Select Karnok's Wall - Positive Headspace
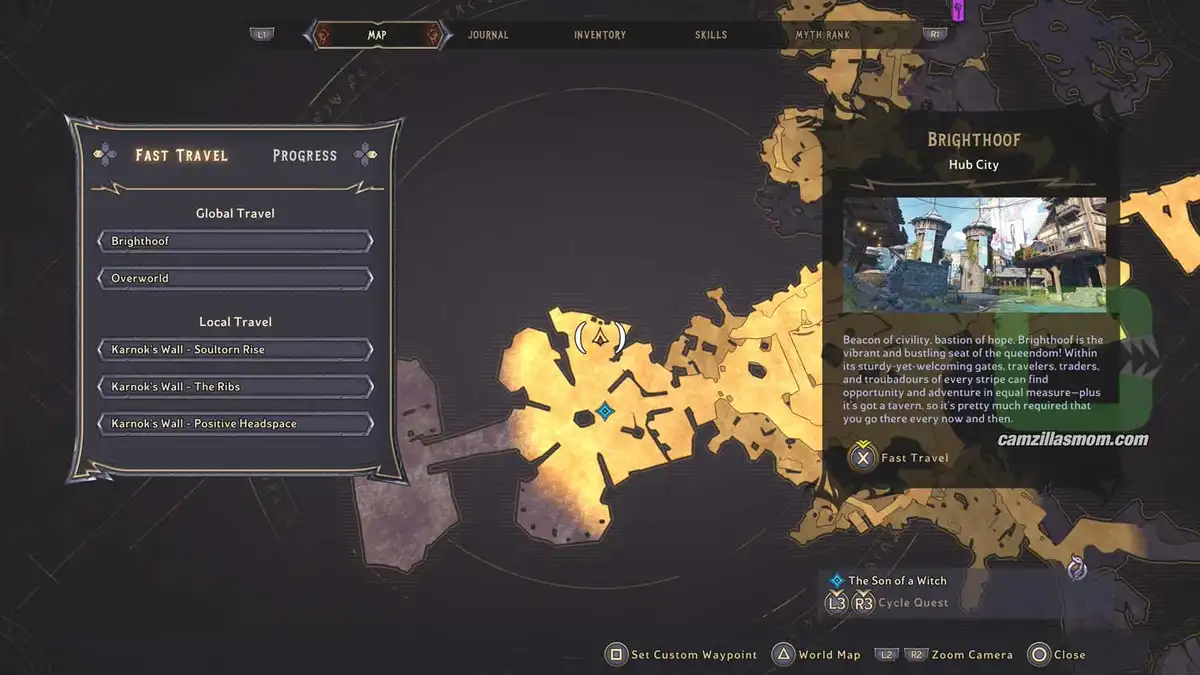Image resolution: width=1200 pixels, height=675 pixels. (x=236, y=424)
